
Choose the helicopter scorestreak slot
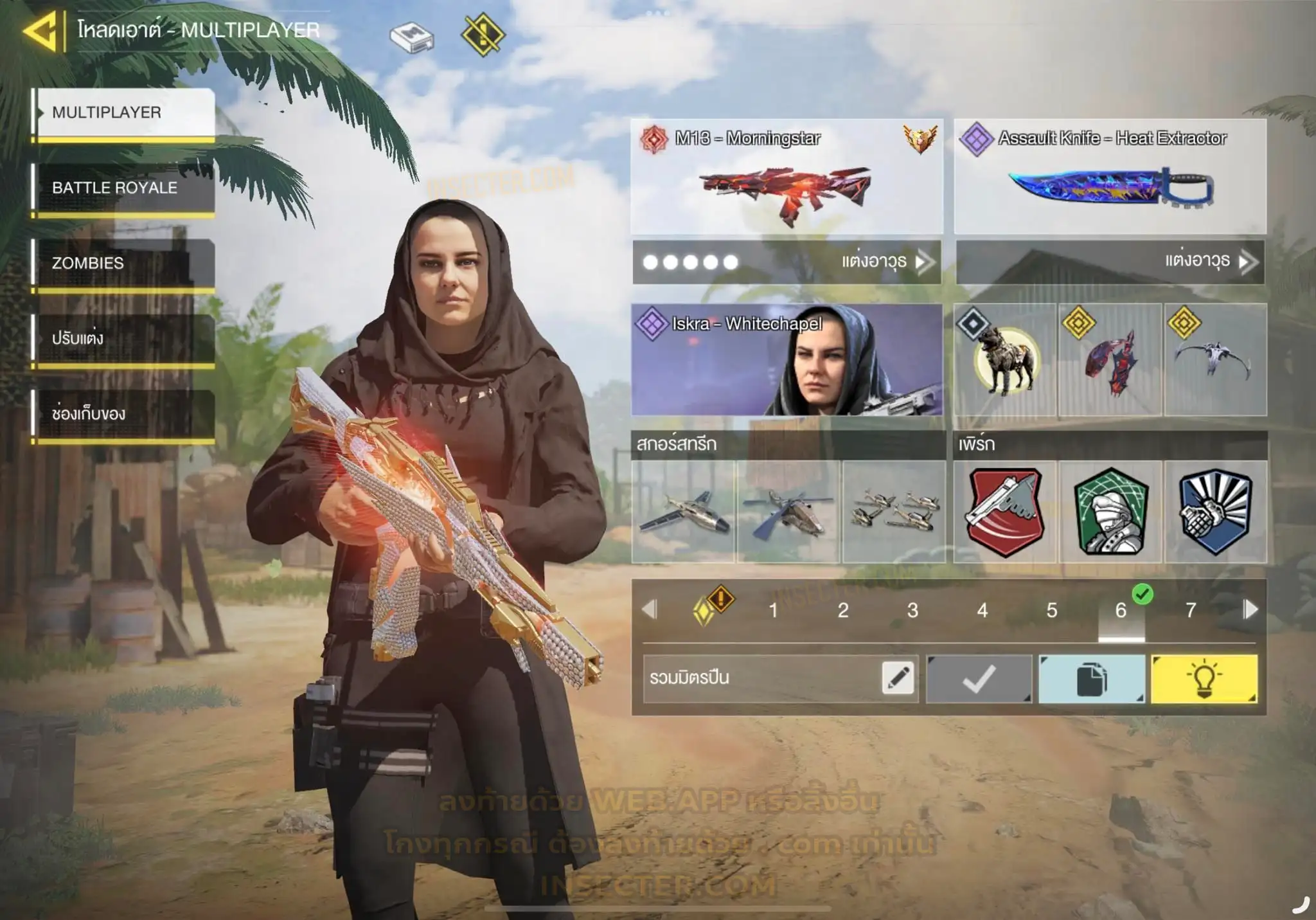pos(788,512)
